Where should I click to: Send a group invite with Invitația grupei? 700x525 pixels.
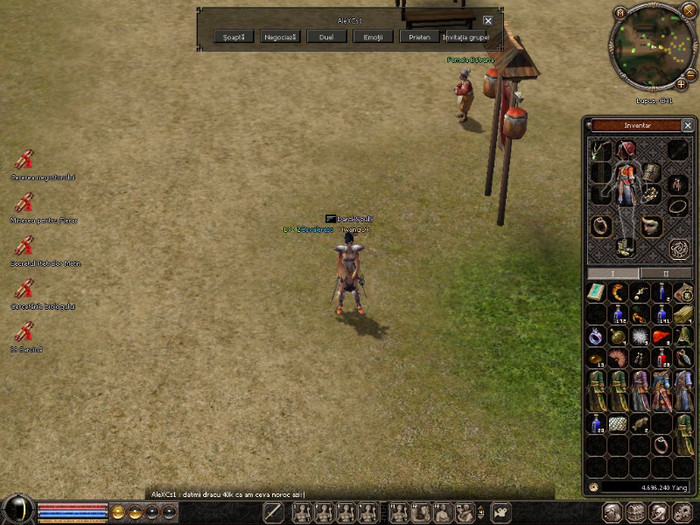465,37
